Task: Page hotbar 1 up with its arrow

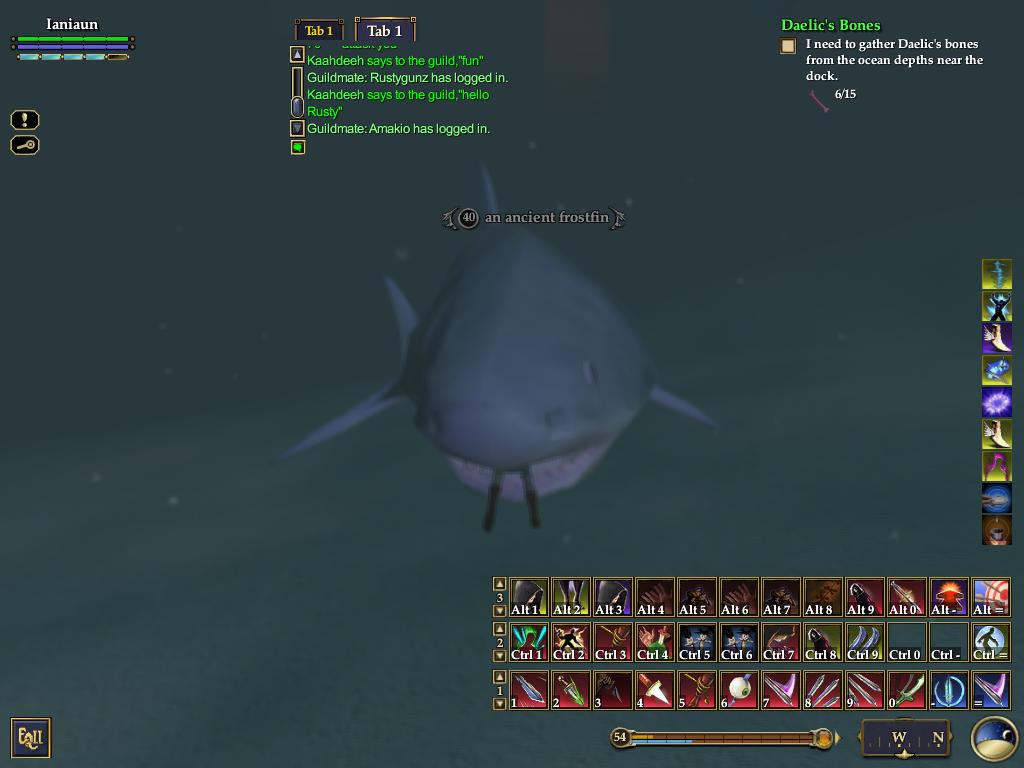Action: point(500,677)
